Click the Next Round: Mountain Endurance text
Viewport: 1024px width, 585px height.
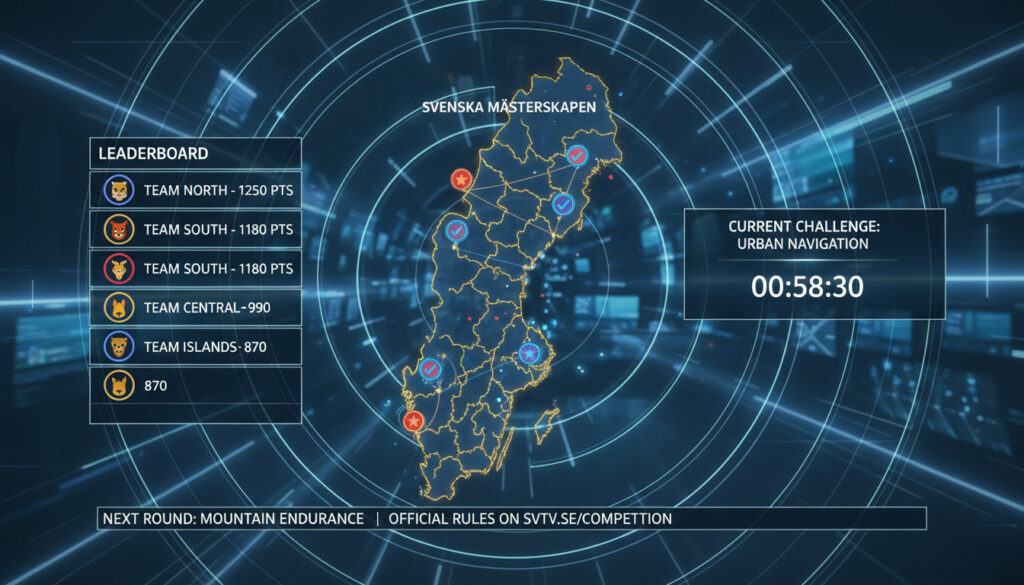pos(233,519)
